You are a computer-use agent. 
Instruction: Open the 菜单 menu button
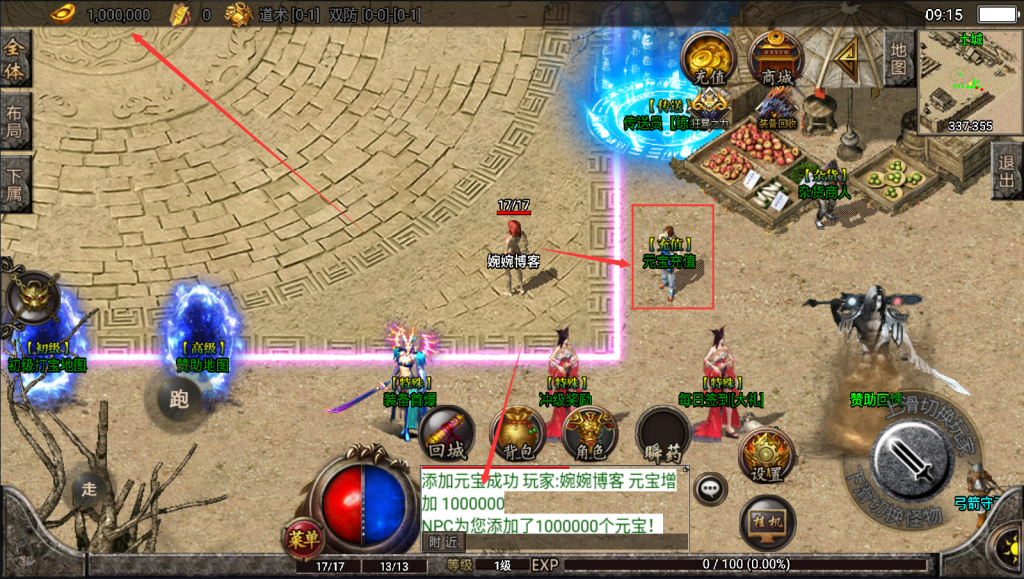[x=302, y=538]
